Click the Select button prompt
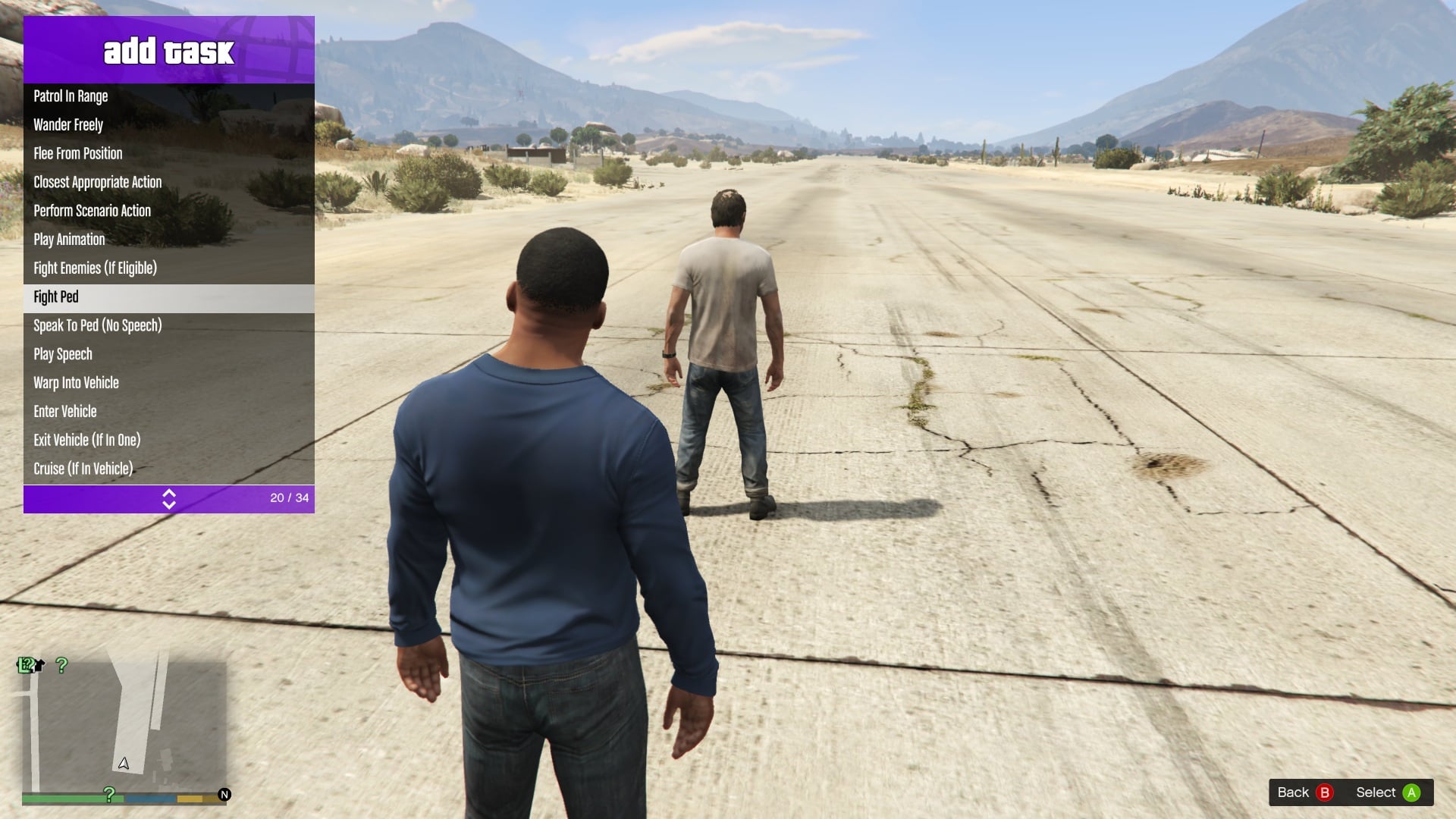The image size is (1456, 819). point(1387,792)
